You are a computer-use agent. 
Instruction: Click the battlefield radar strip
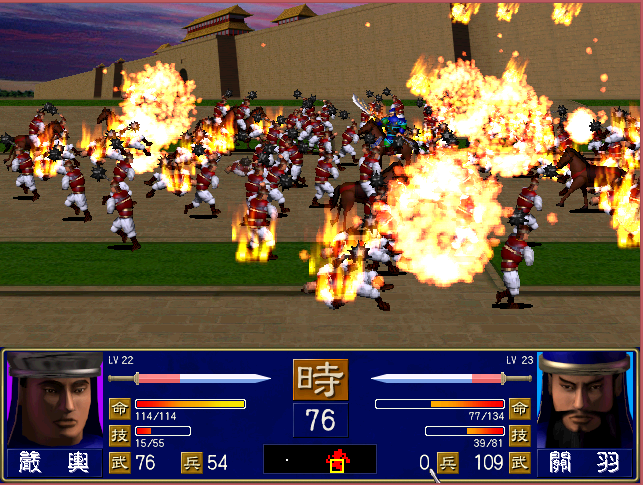(320, 459)
